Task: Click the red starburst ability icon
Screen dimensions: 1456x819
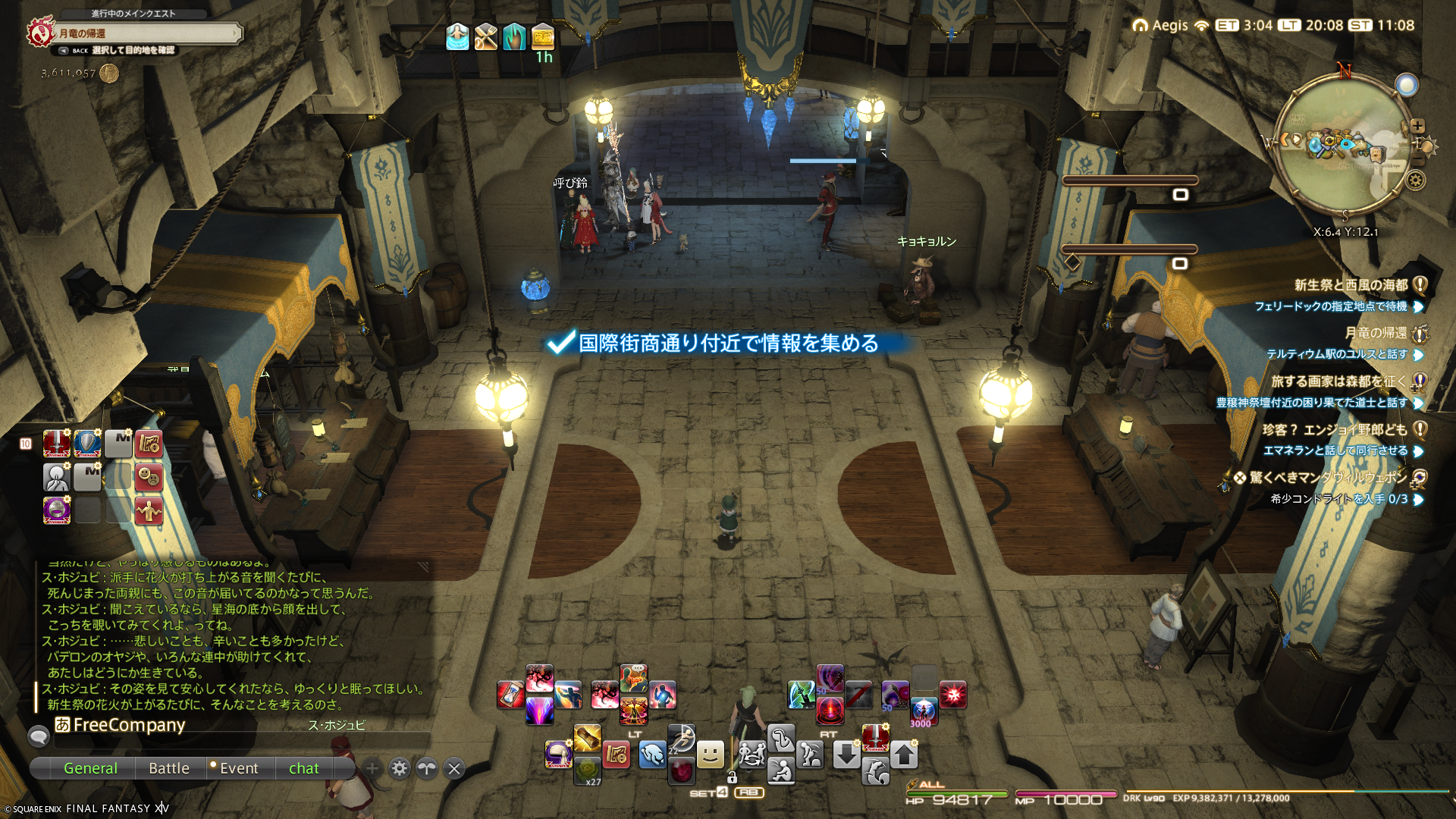Action: [x=952, y=695]
